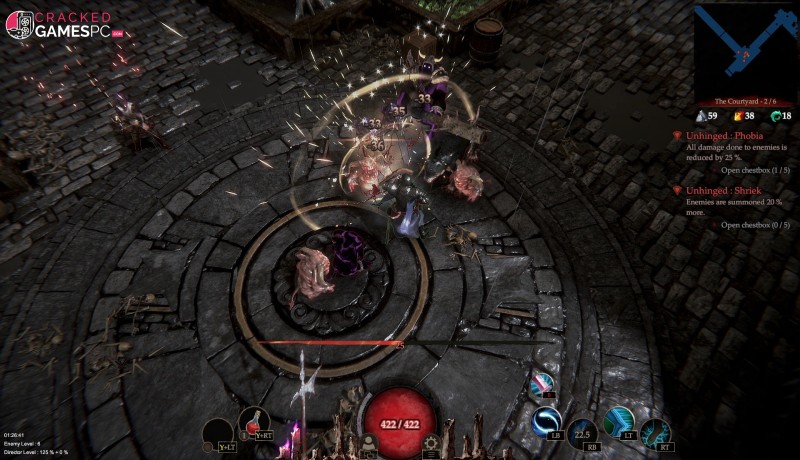Select the skill on 22.5 cooldown
Screen dimensions: 800x460
coord(583,433)
